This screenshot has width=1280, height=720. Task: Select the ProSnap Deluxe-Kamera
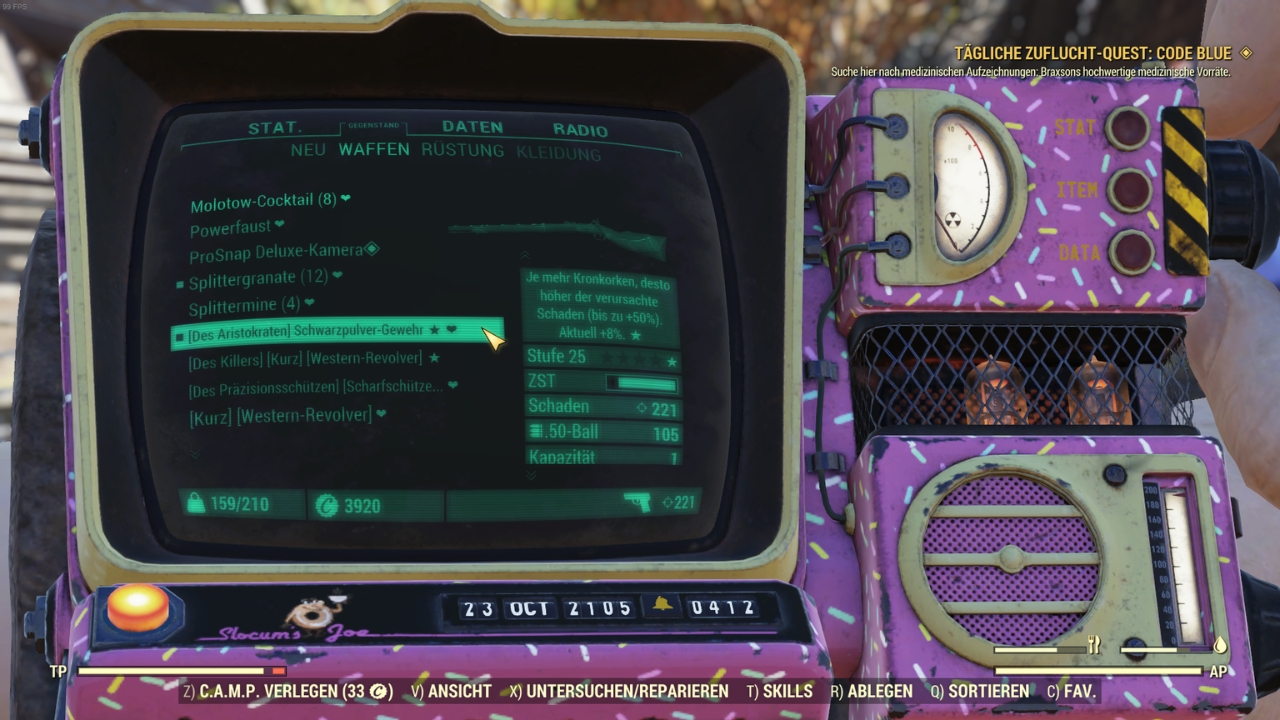coord(275,251)
